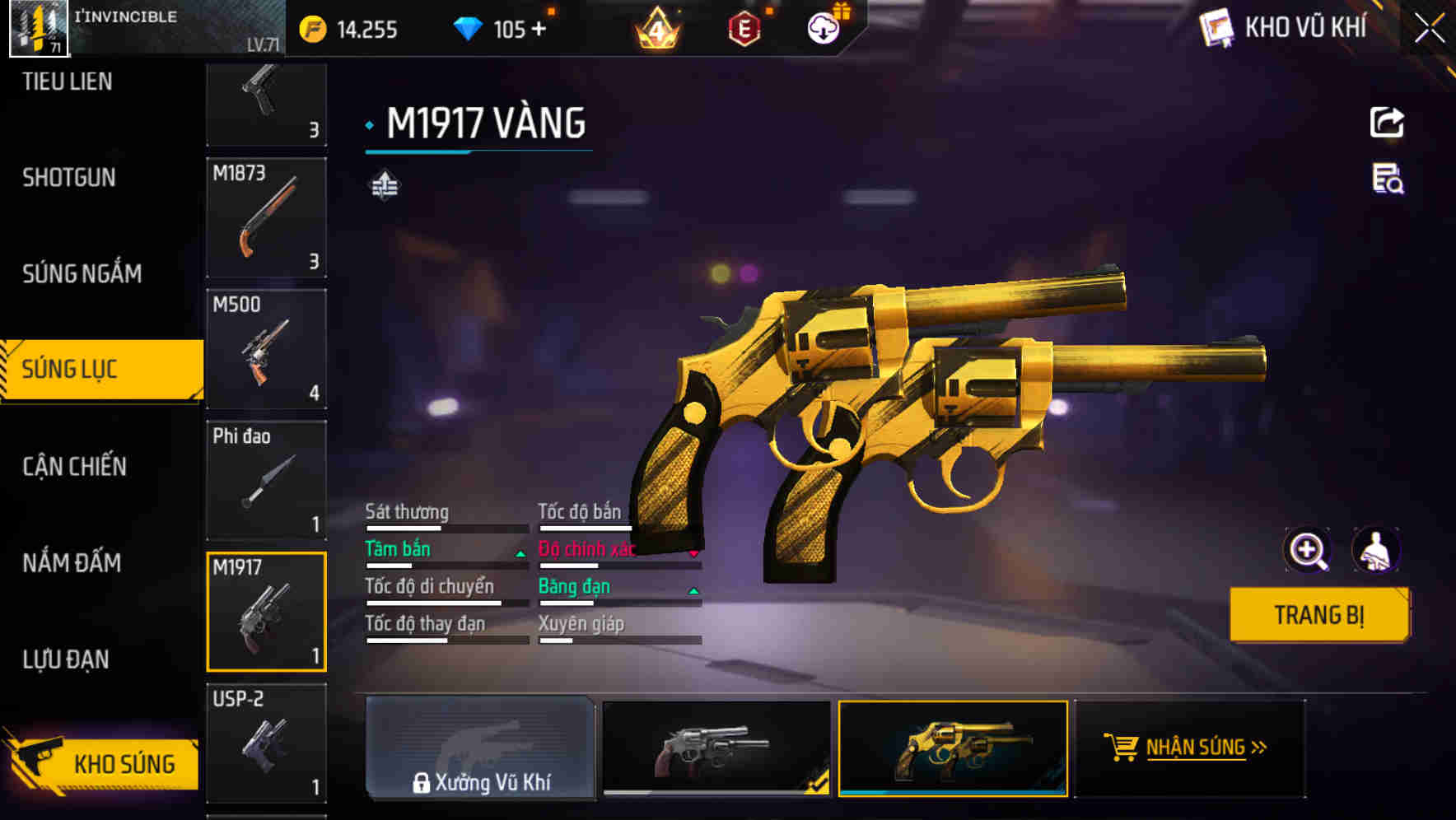
Task: Open the cloud gift download icon
Action: 823,27
